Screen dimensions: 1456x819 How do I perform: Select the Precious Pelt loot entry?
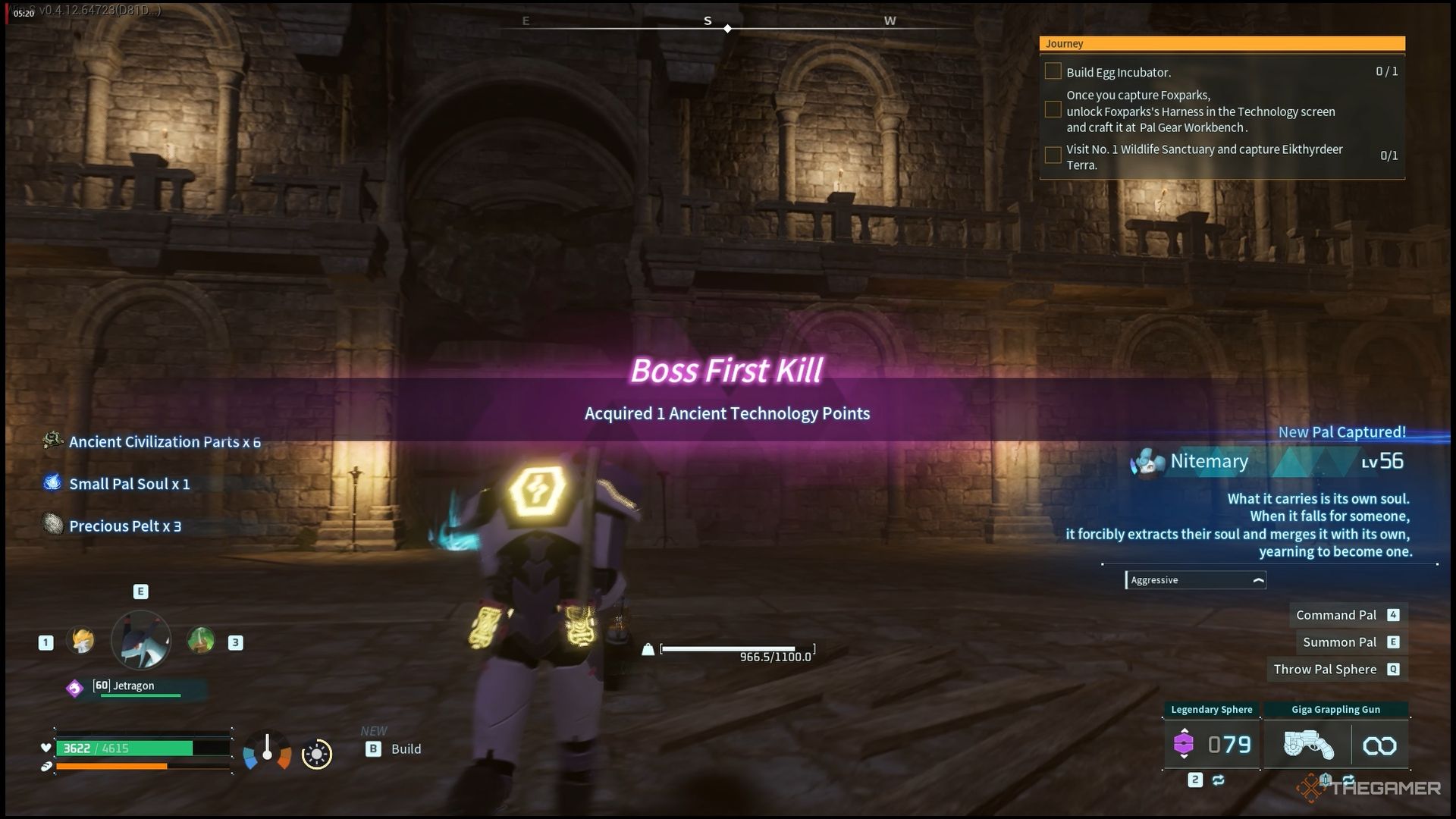[124, 526]
